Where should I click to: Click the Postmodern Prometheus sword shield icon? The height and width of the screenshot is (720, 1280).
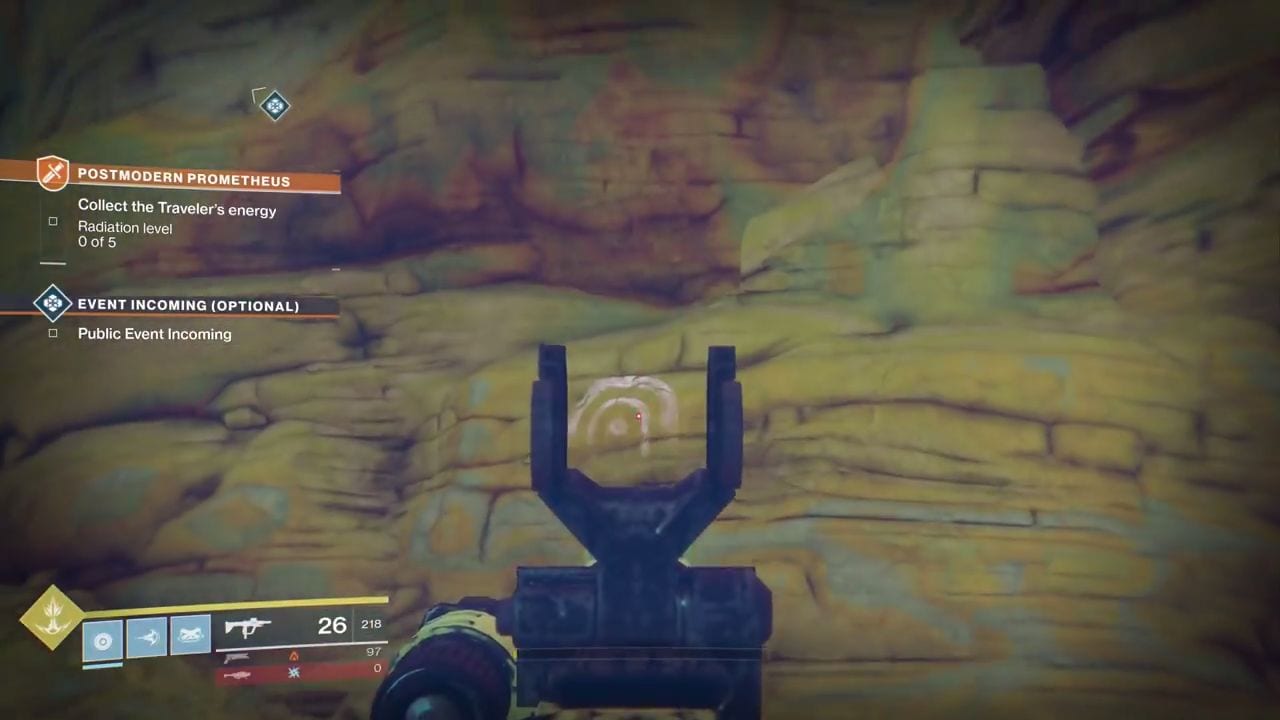(x=52, y=174)
